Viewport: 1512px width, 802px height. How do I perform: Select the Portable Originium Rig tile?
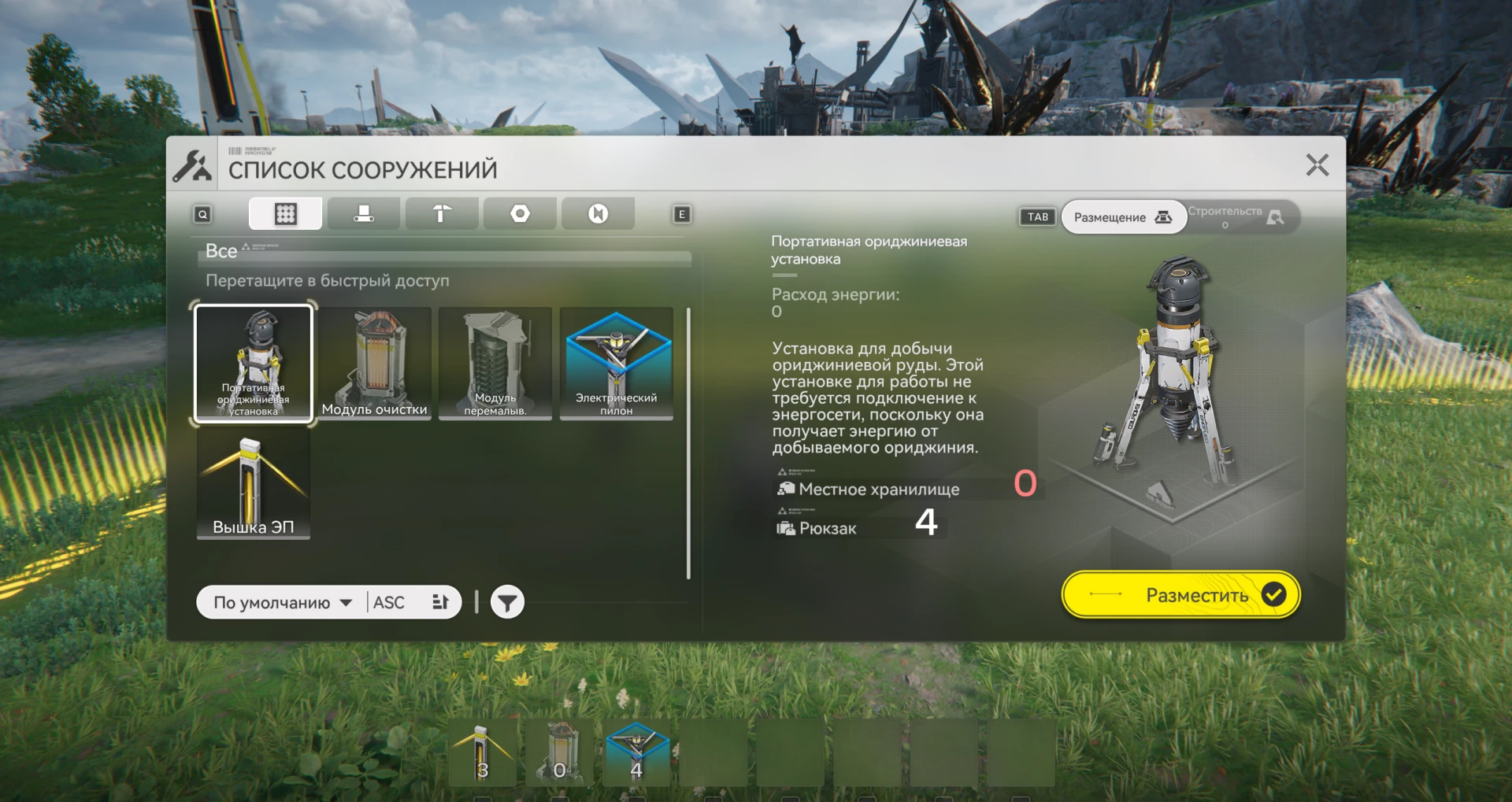[x=253, y=364]
